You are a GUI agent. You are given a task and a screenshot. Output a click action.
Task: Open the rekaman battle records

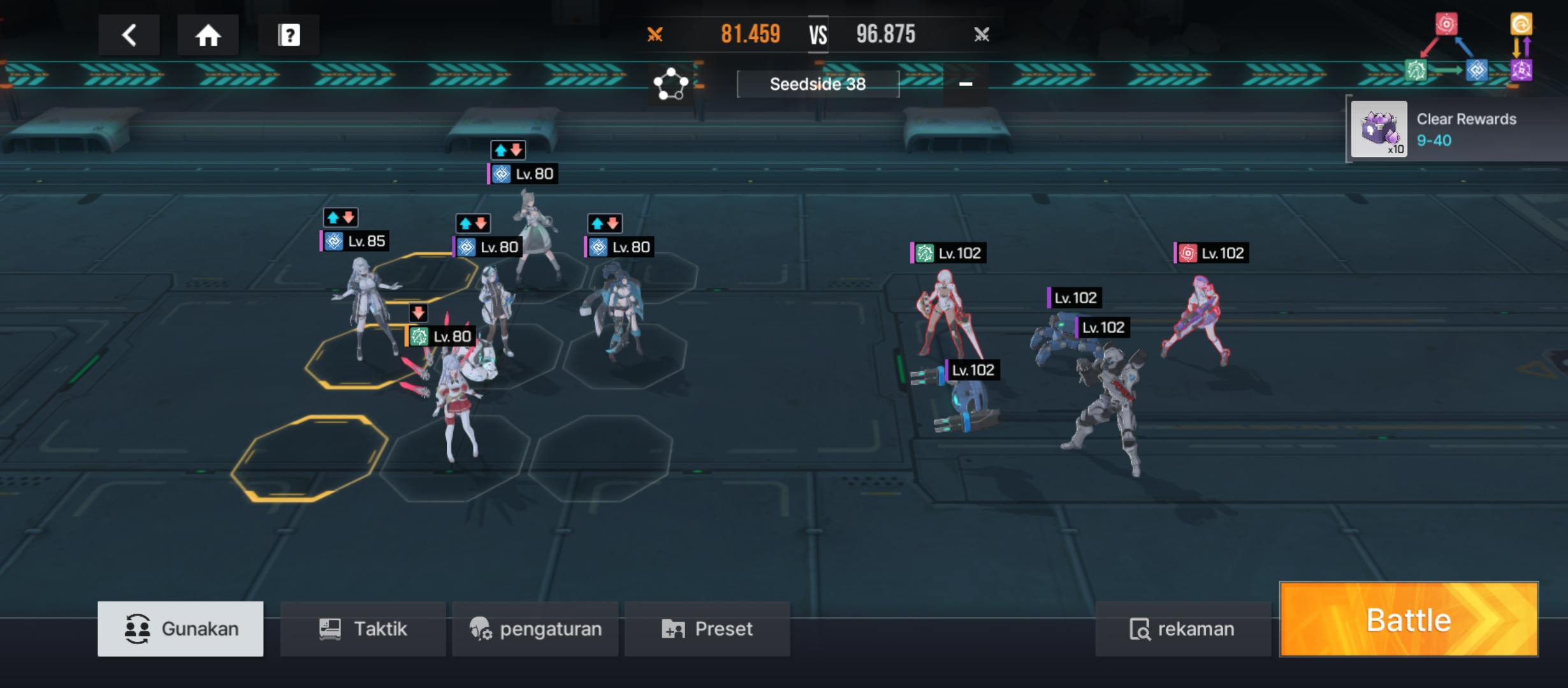[x=1182, y=629]
